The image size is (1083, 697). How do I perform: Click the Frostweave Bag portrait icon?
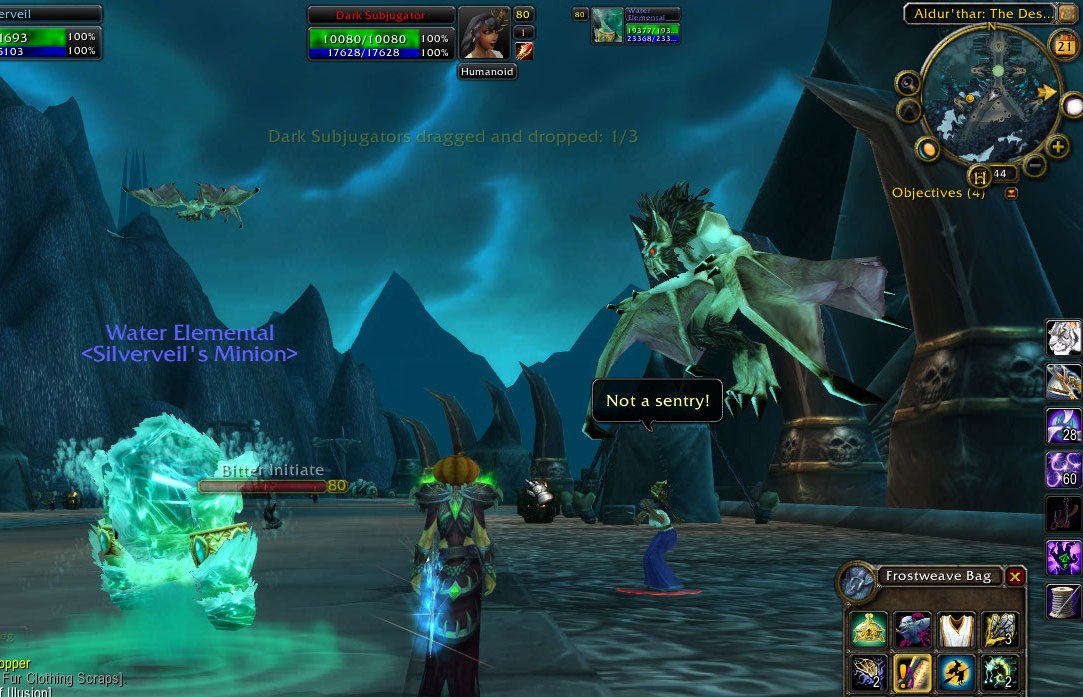click(x=857, y=582)
